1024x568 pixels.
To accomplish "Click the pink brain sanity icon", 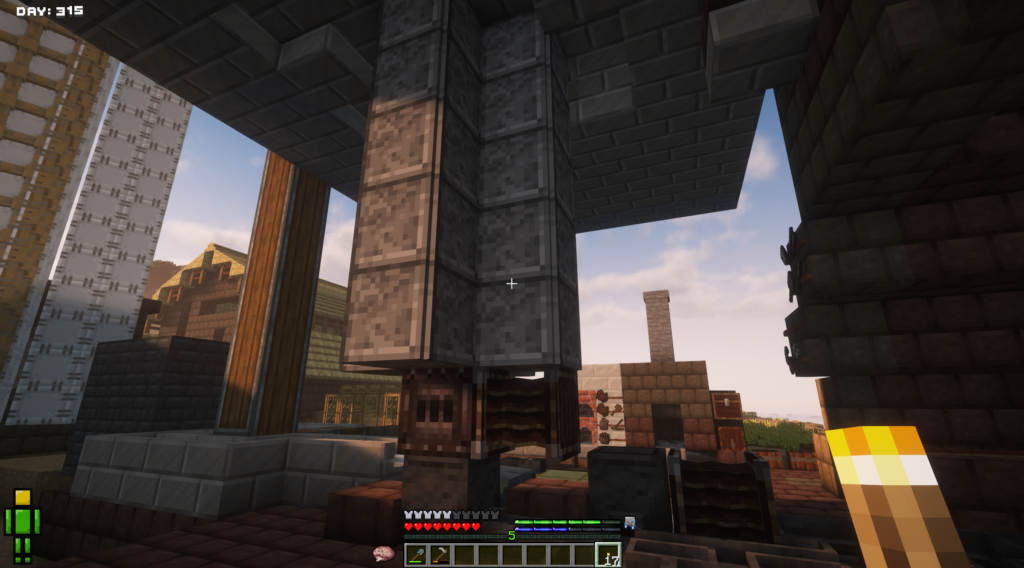I will coord(382,553).
